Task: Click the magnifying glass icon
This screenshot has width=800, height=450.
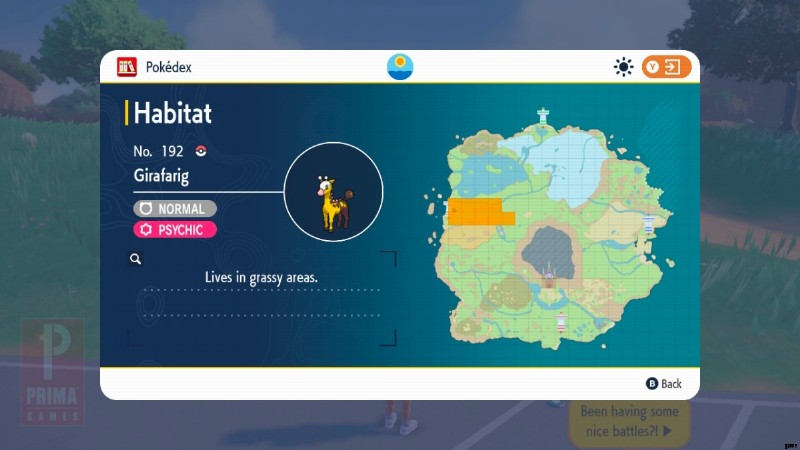Action: coord(136,259)
